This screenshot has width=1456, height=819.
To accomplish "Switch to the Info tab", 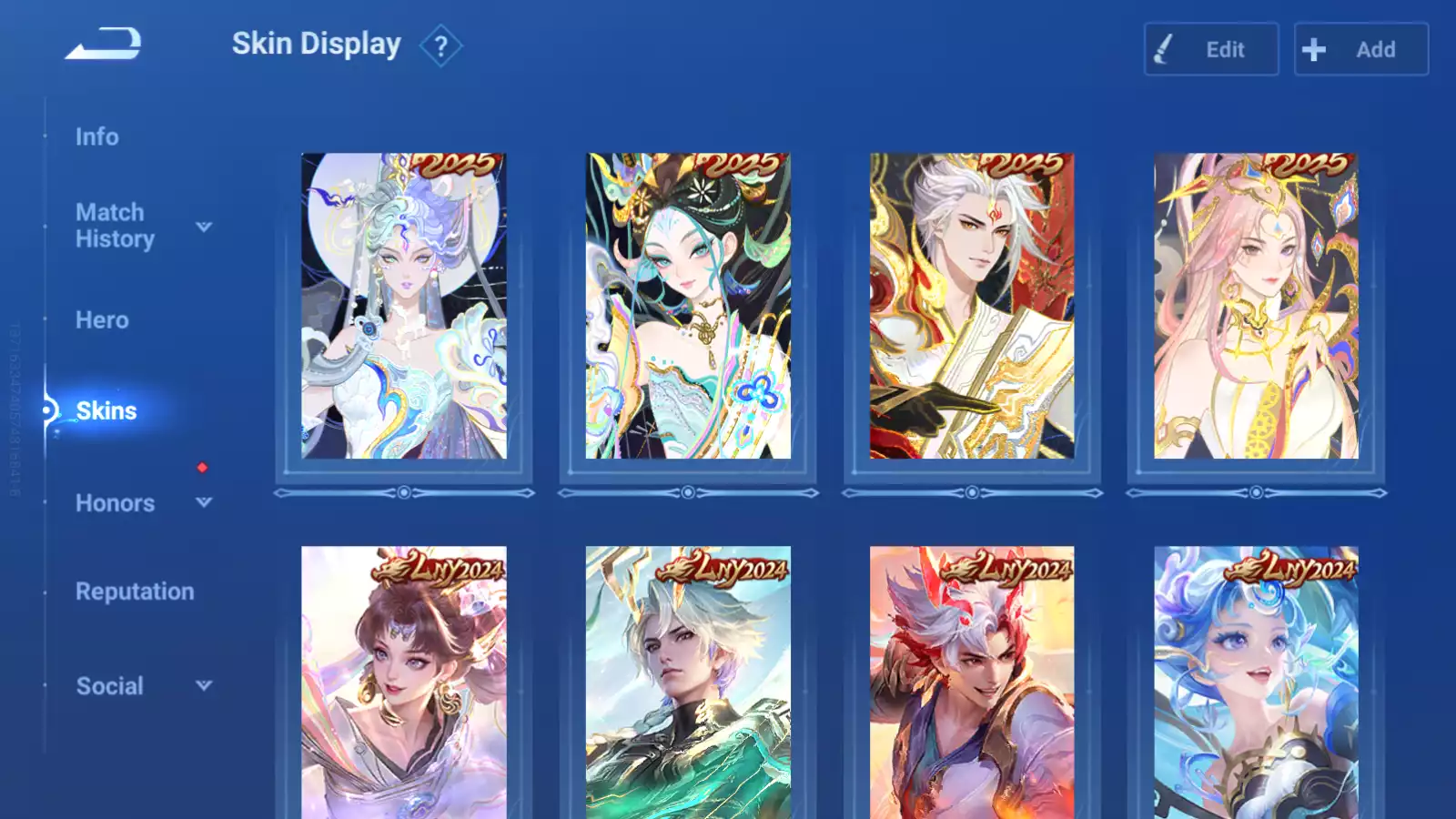I will click(x=97, y=136).
